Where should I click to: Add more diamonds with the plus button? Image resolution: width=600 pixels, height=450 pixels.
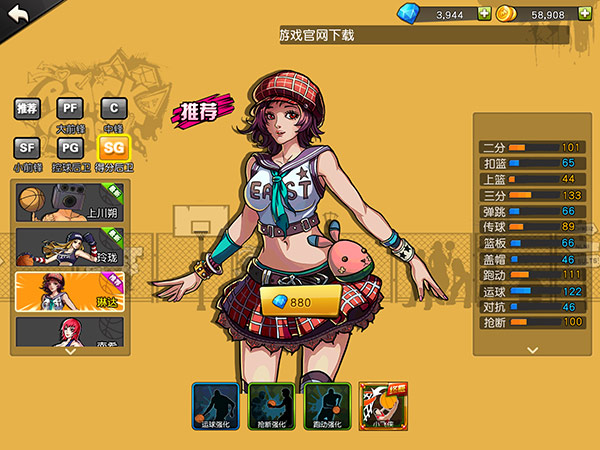pos(484,14)
